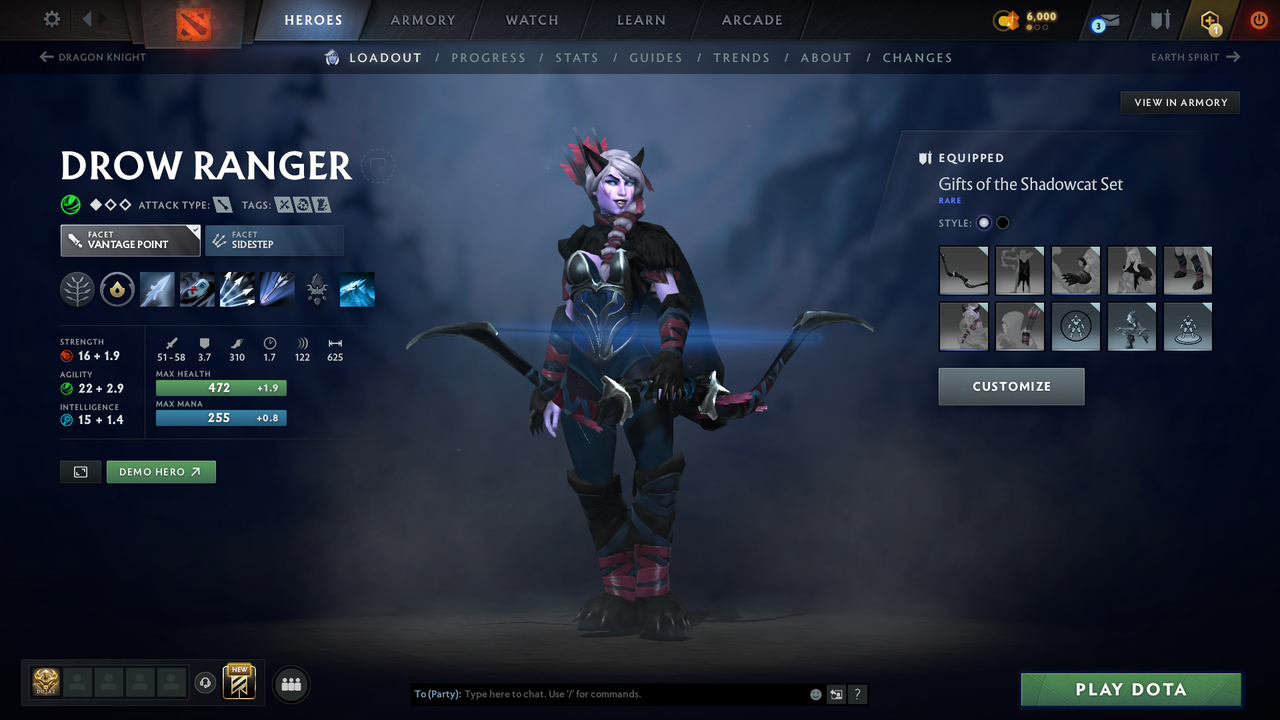Open the Gust ability icon
This screenshot has width=1280, height=720.
[x=197, y=289]
